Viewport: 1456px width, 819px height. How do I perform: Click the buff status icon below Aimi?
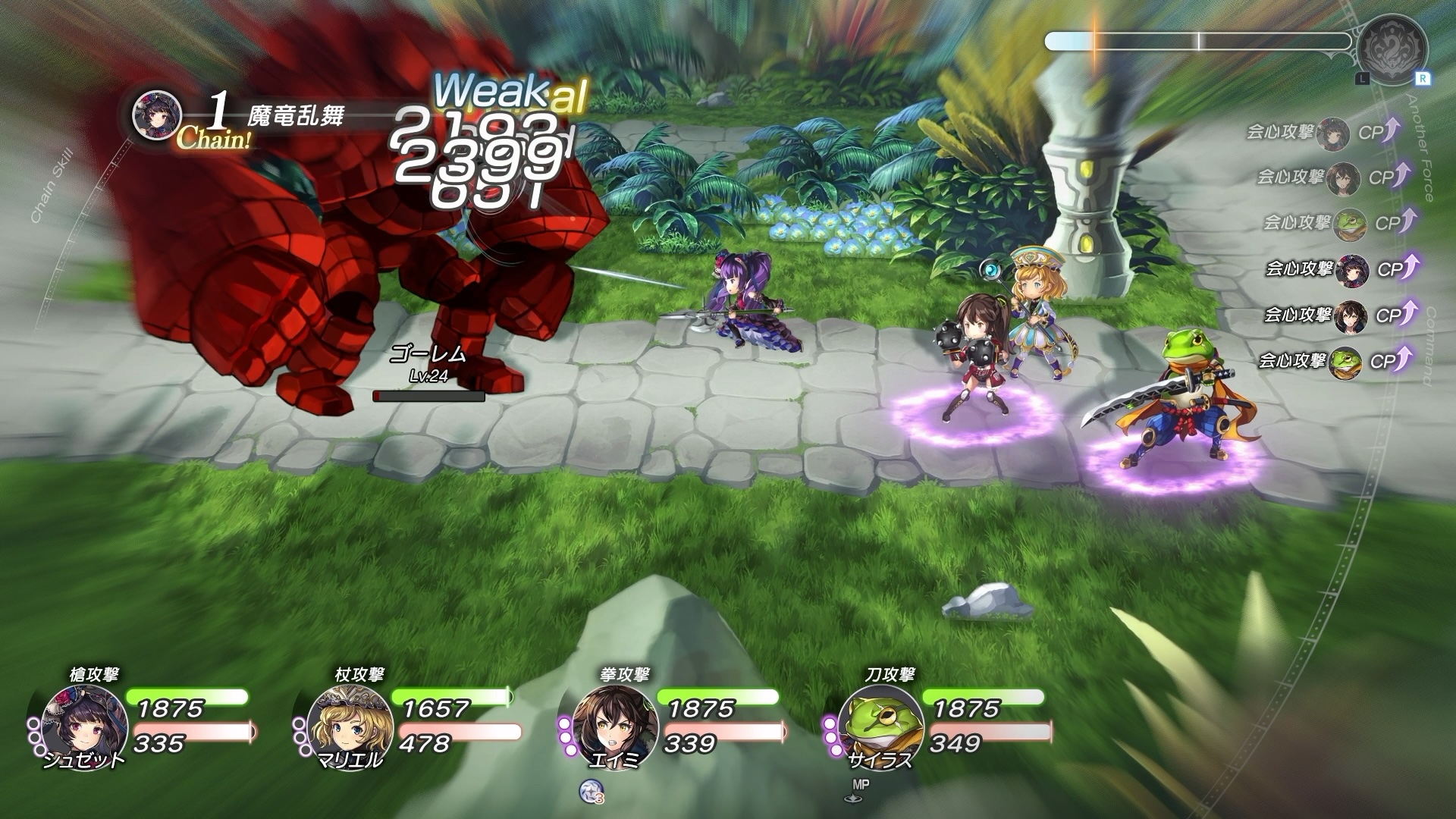pyautogui.click(x=590, y=791)
